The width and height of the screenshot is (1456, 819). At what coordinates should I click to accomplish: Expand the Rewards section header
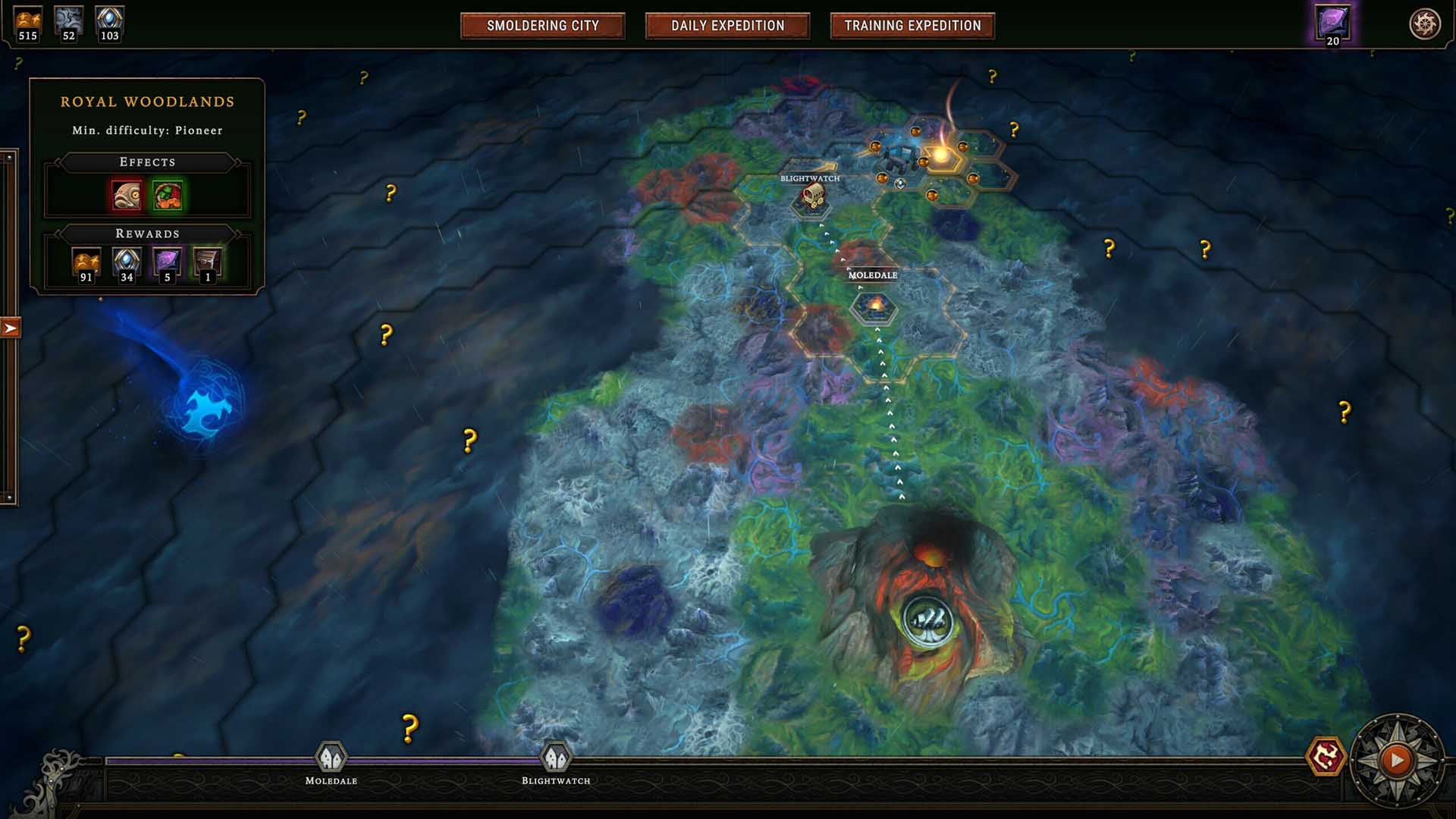[x=149, y=233]
